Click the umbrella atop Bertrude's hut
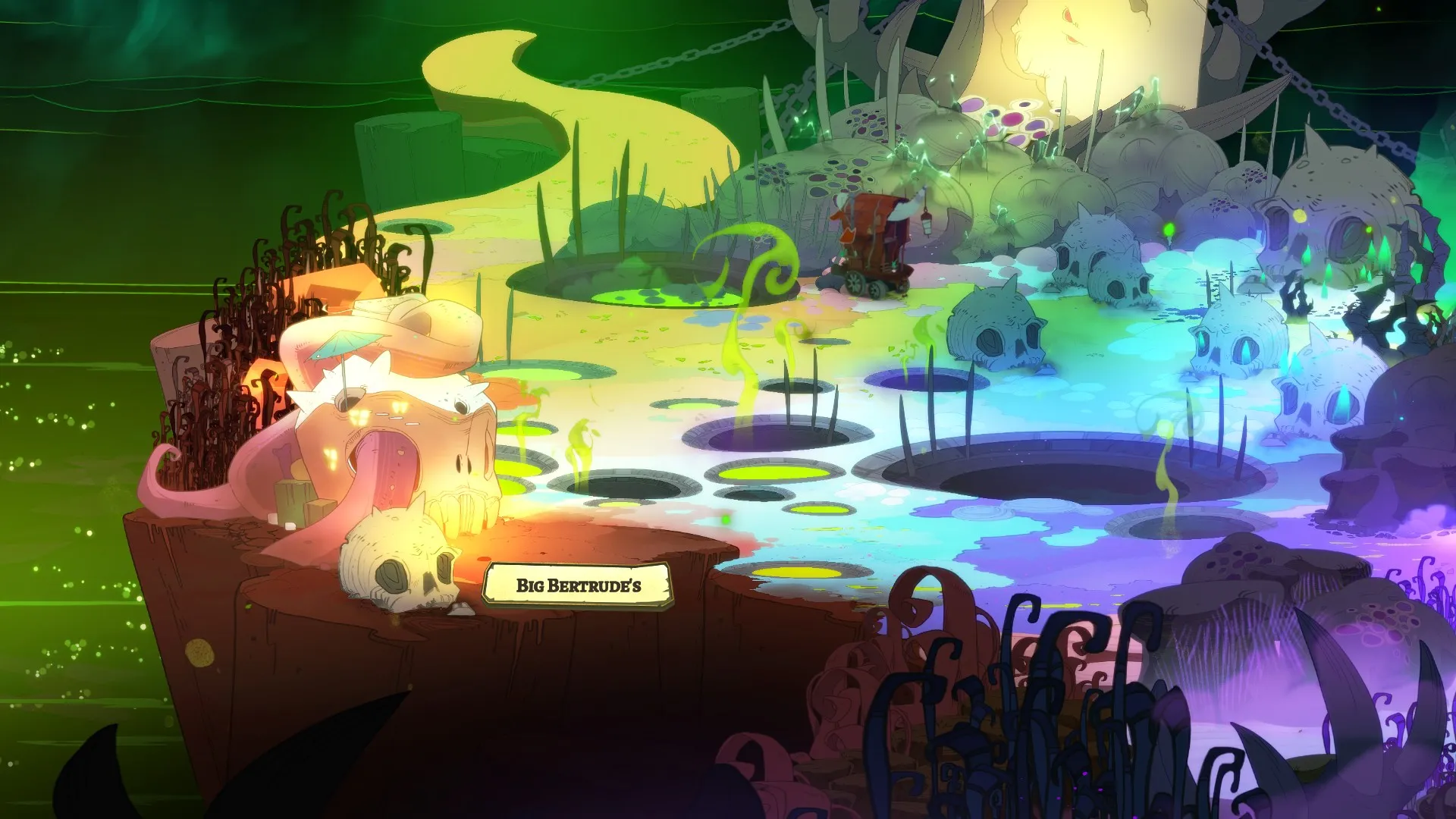The height and width of the screenshot is (819, 1456). tap(341, 345)
